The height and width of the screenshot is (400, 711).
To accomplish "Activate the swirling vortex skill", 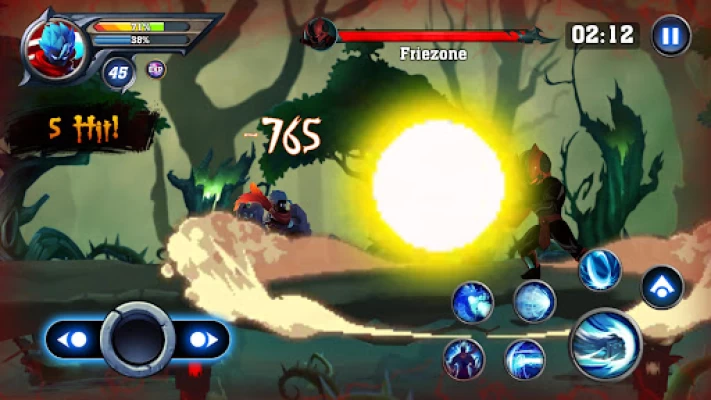I will pyautogui.click(x=600, y=269).
